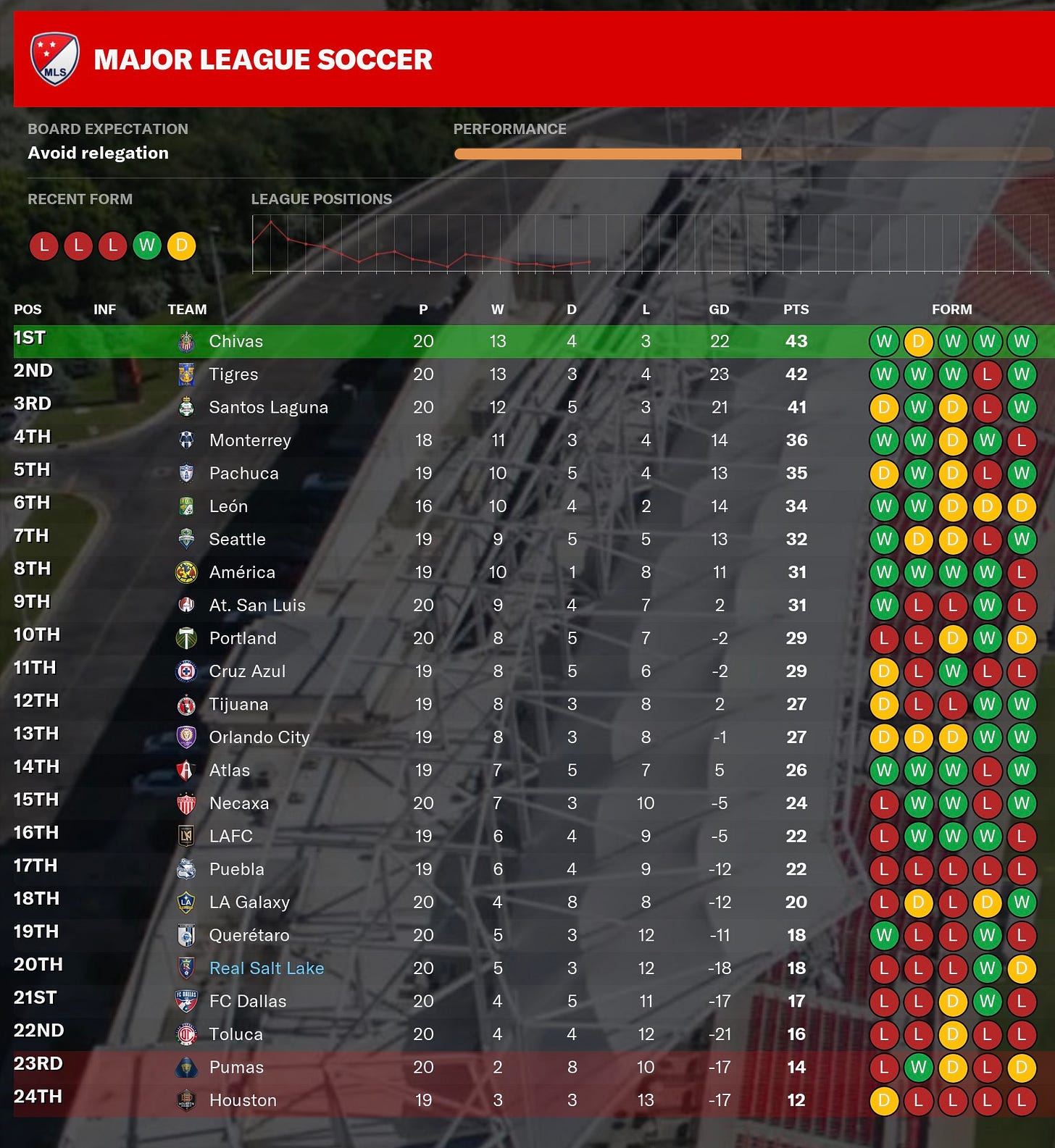1055x1148 pixels.
Task: Click the Tigres club badge
Action: [186, 374]
